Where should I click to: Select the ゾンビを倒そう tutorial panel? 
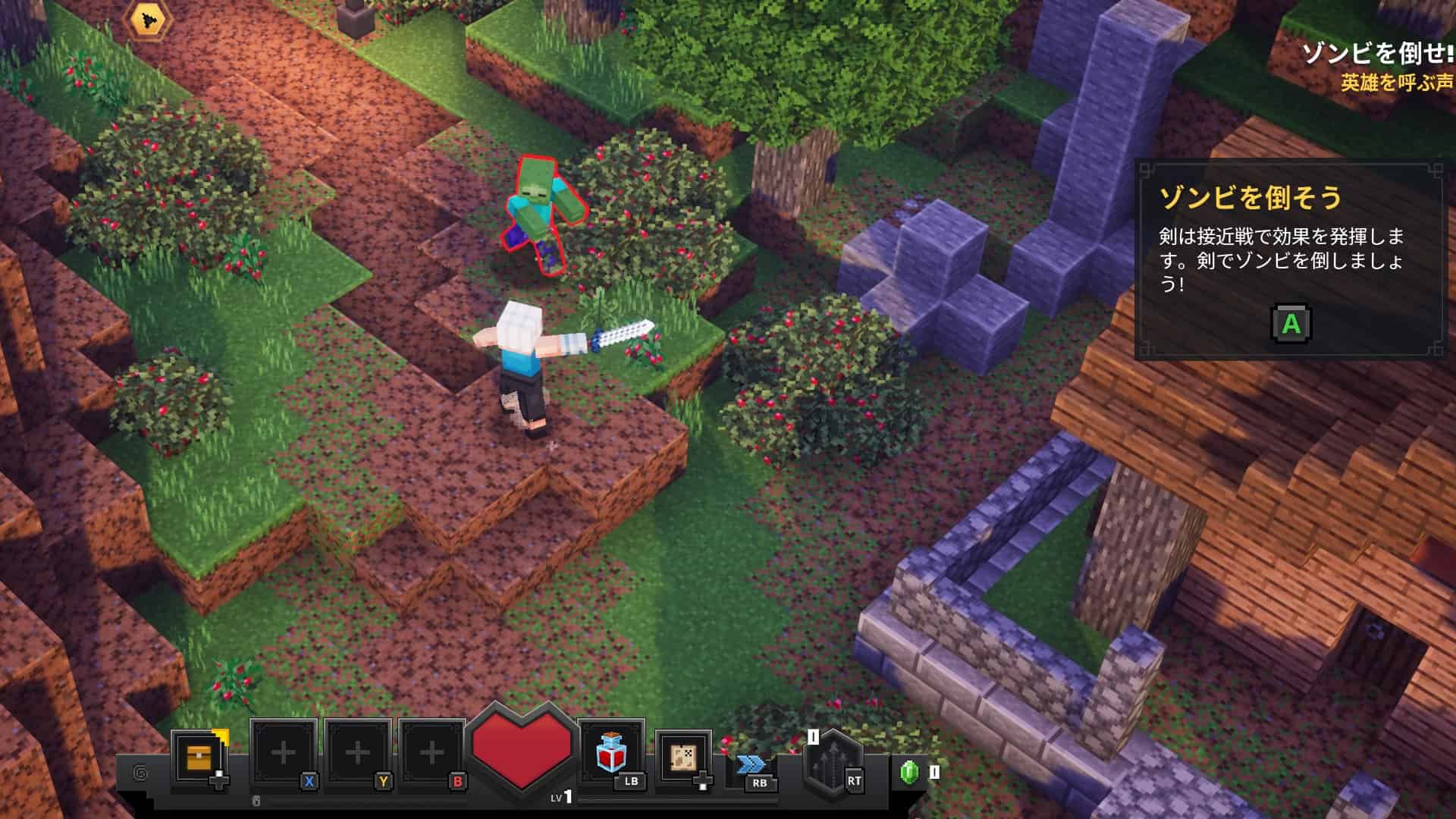1288,259
